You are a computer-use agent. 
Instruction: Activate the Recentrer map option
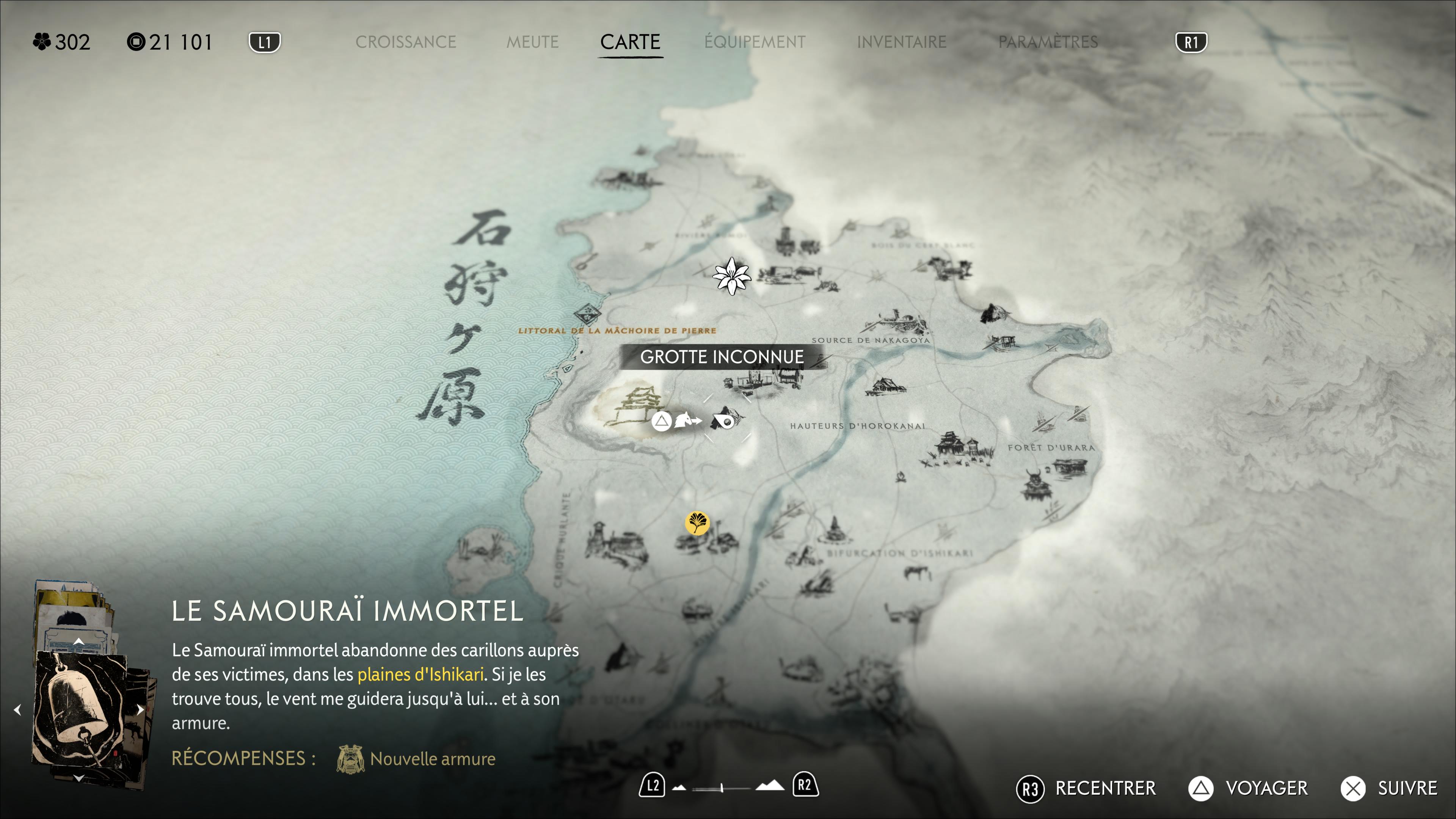pos(1086,788)
